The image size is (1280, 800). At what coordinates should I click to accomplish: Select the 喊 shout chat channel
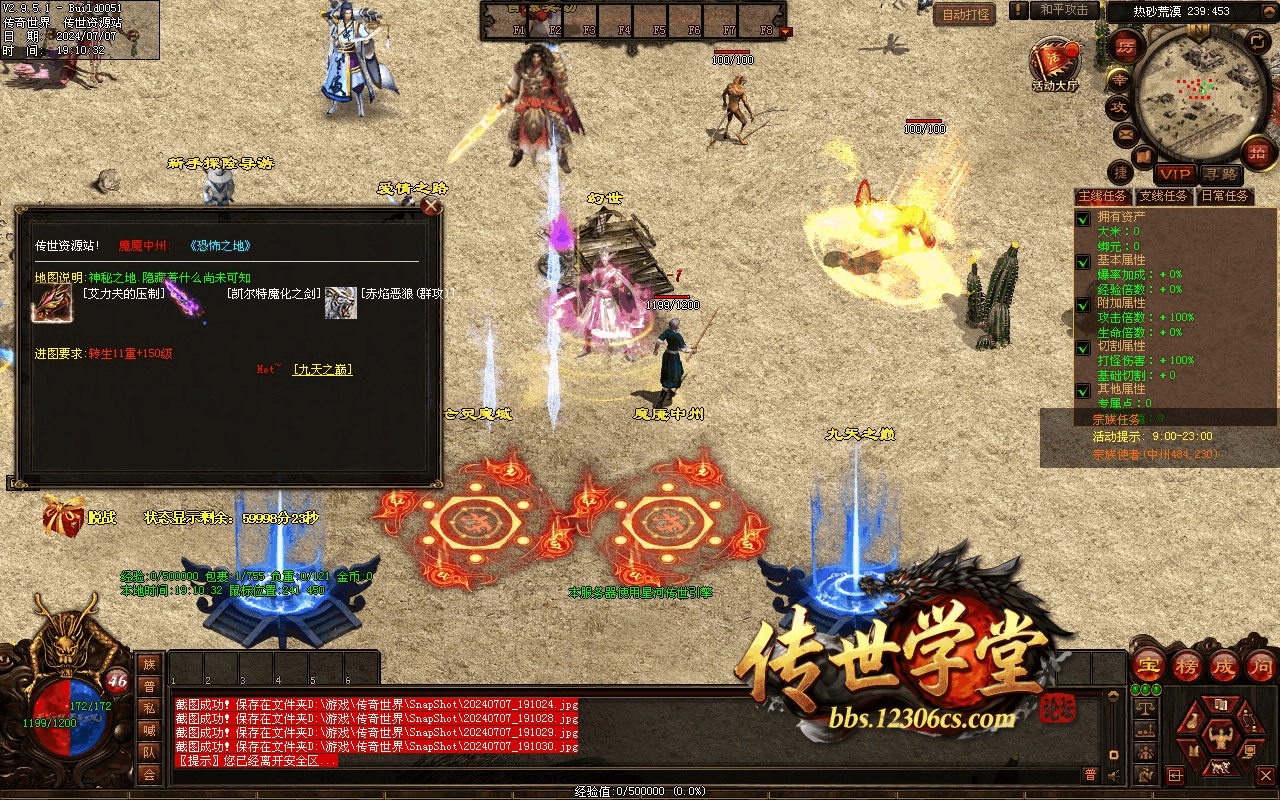pos(149,730)
